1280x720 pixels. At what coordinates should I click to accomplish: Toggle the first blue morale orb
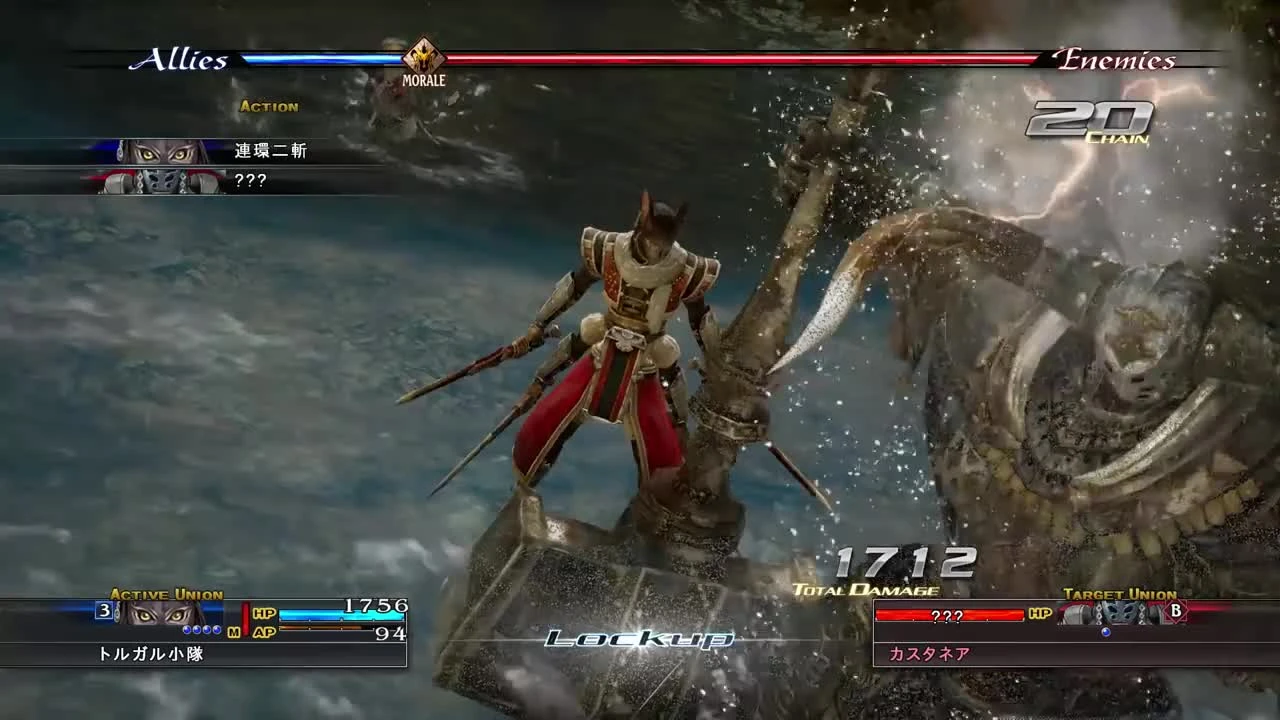pyautogui.click(x=186, y=631)
